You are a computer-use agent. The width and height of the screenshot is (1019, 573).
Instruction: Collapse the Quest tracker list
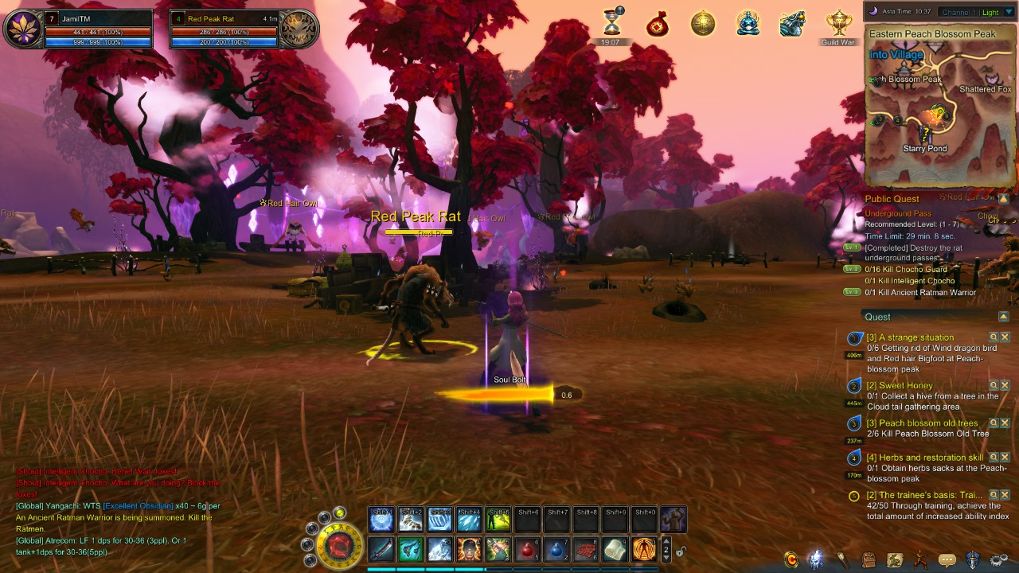pos(1003,316)
